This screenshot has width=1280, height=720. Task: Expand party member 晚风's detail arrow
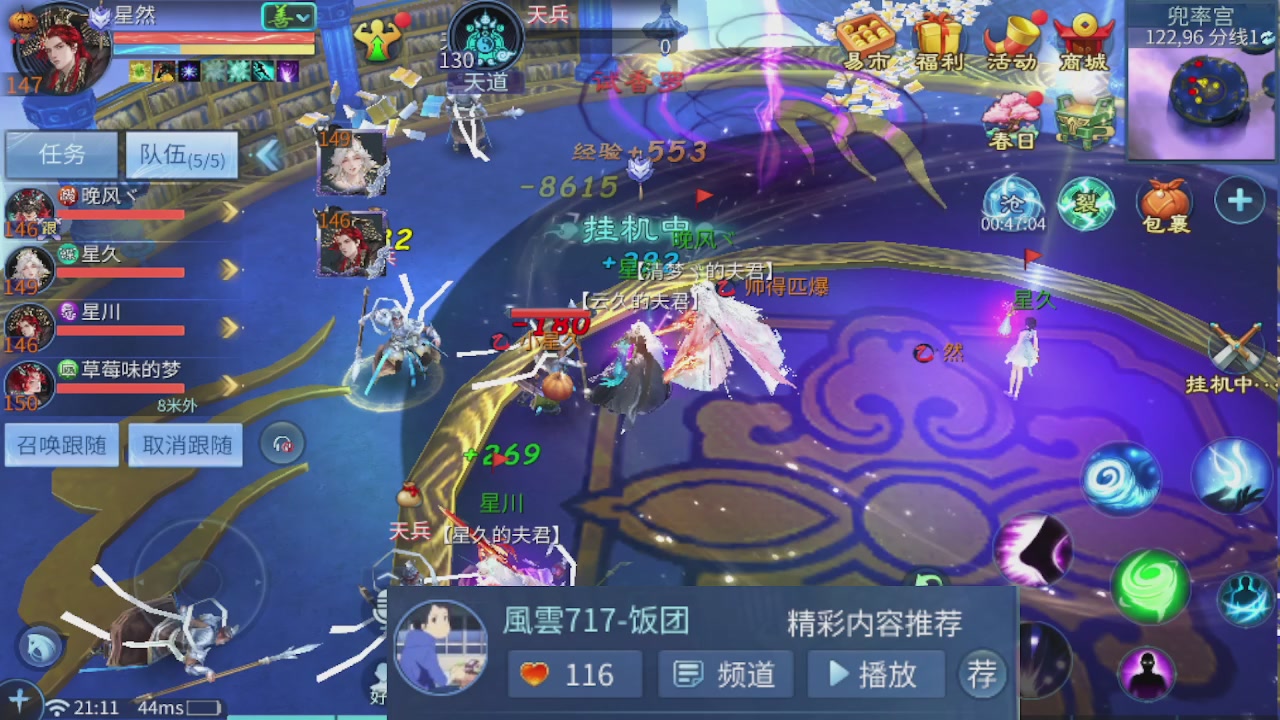[232, 212]
